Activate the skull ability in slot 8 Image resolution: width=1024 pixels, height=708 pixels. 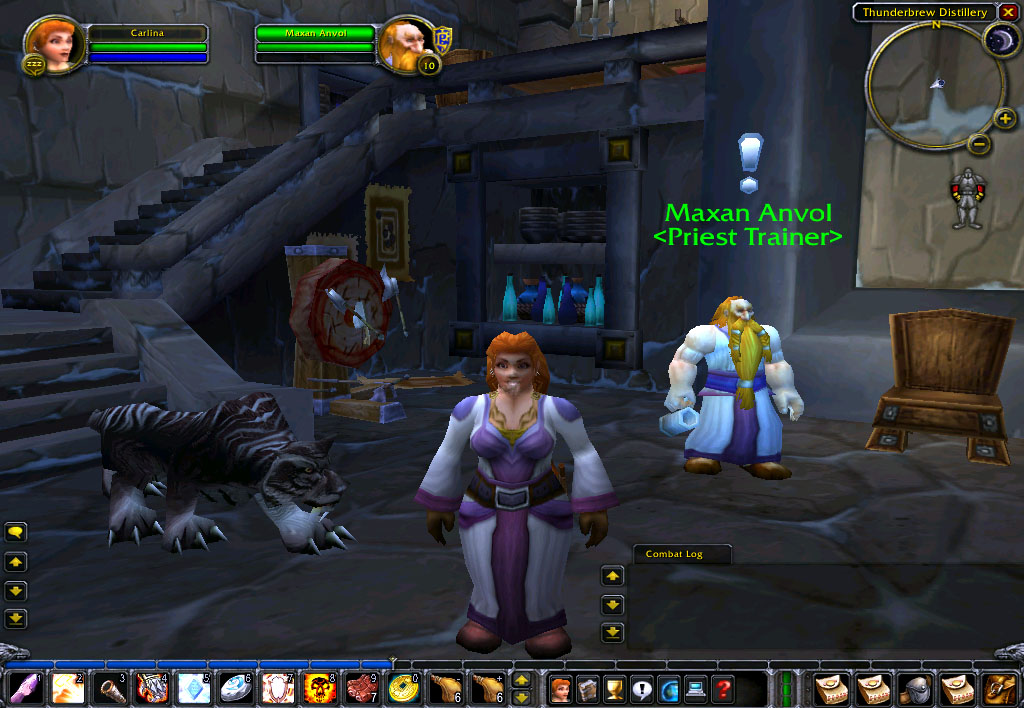pyautogui.click(x=319, y=689)
